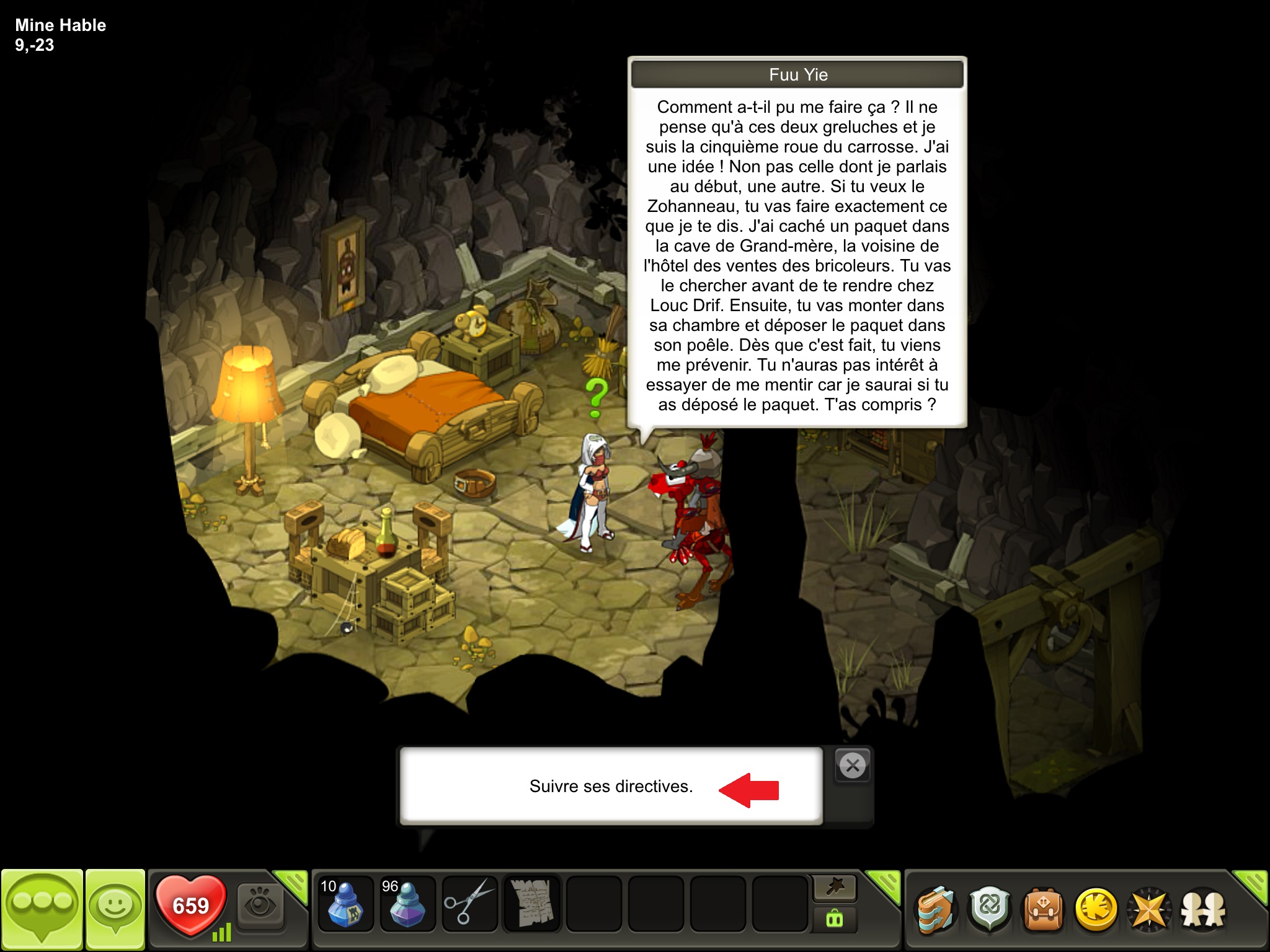The image size is (1270, 952).
Task: Use the purple potion with count 96
Action: (407, 904)
